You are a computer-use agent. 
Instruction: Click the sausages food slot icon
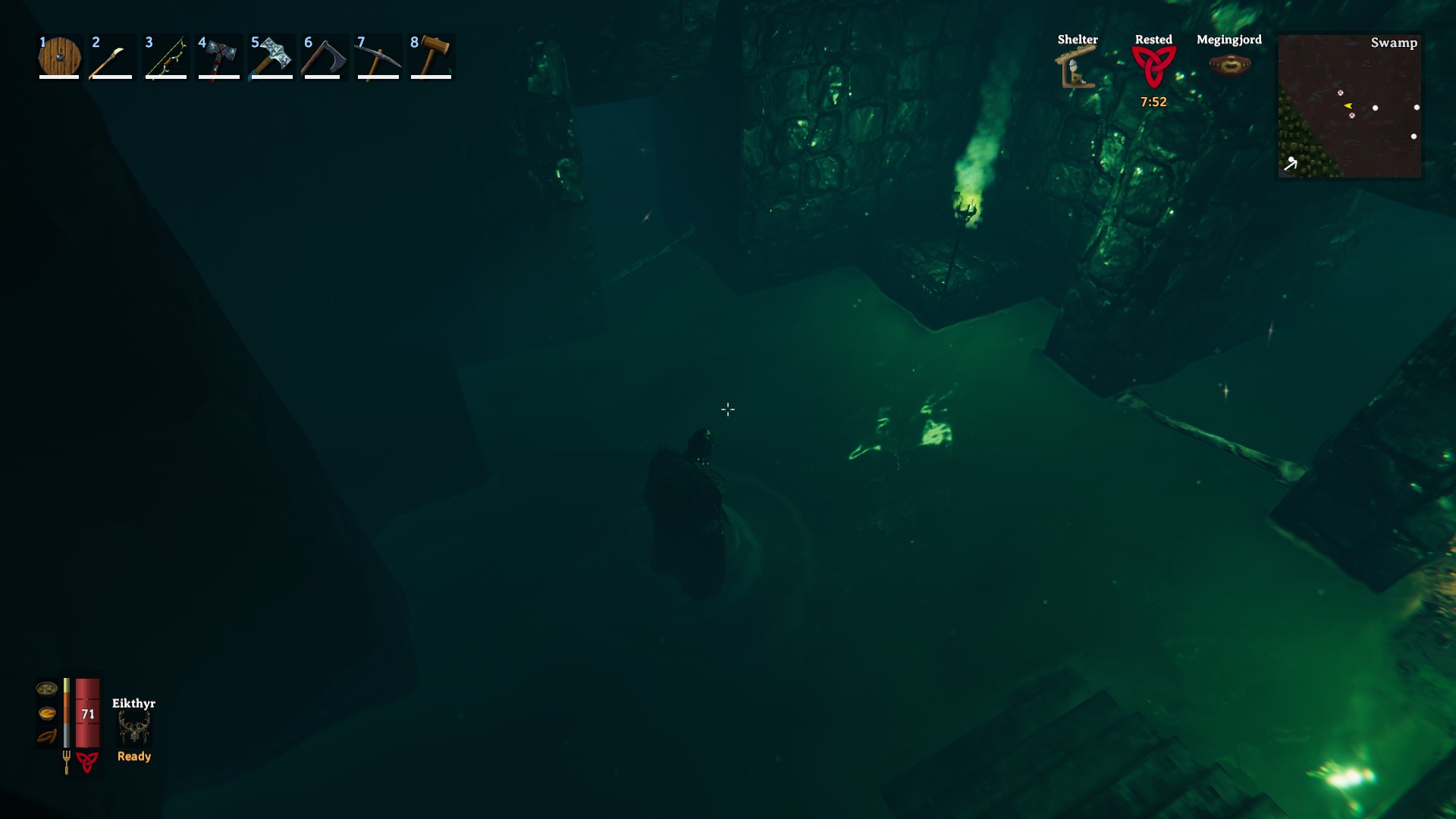point(48,735)
